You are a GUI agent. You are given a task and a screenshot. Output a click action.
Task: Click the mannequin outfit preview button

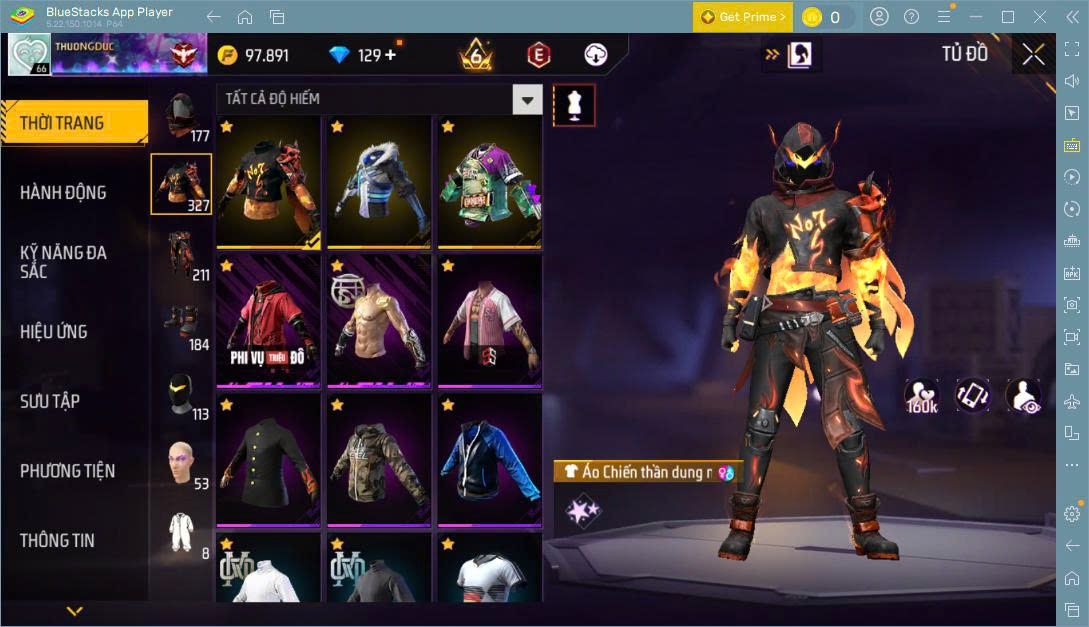pyautogui.click(x=574, y=105)
